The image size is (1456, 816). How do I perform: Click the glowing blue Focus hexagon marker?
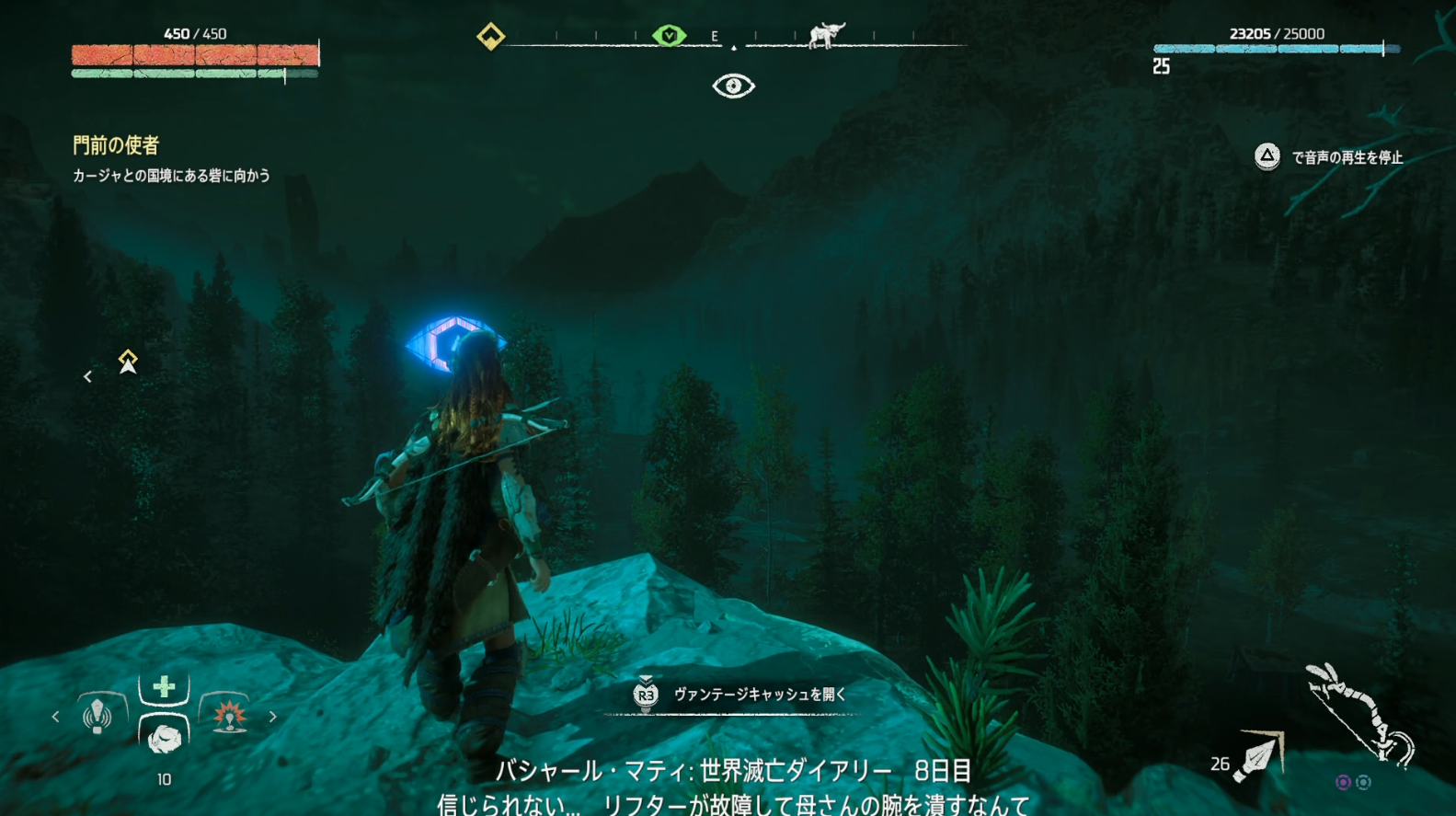tap(457, 341)
